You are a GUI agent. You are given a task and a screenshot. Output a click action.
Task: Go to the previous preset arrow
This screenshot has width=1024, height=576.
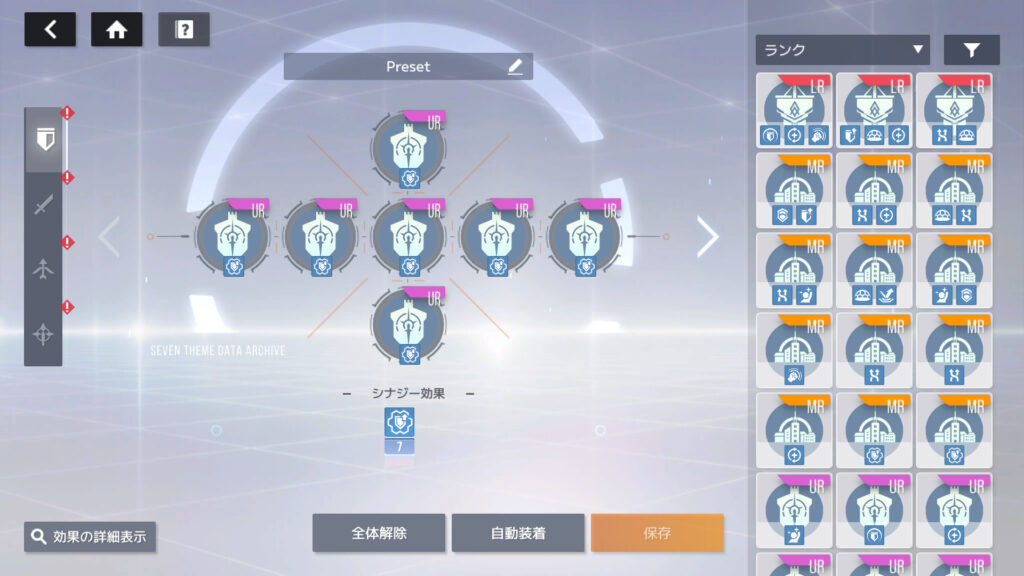[x=109, y=237]
